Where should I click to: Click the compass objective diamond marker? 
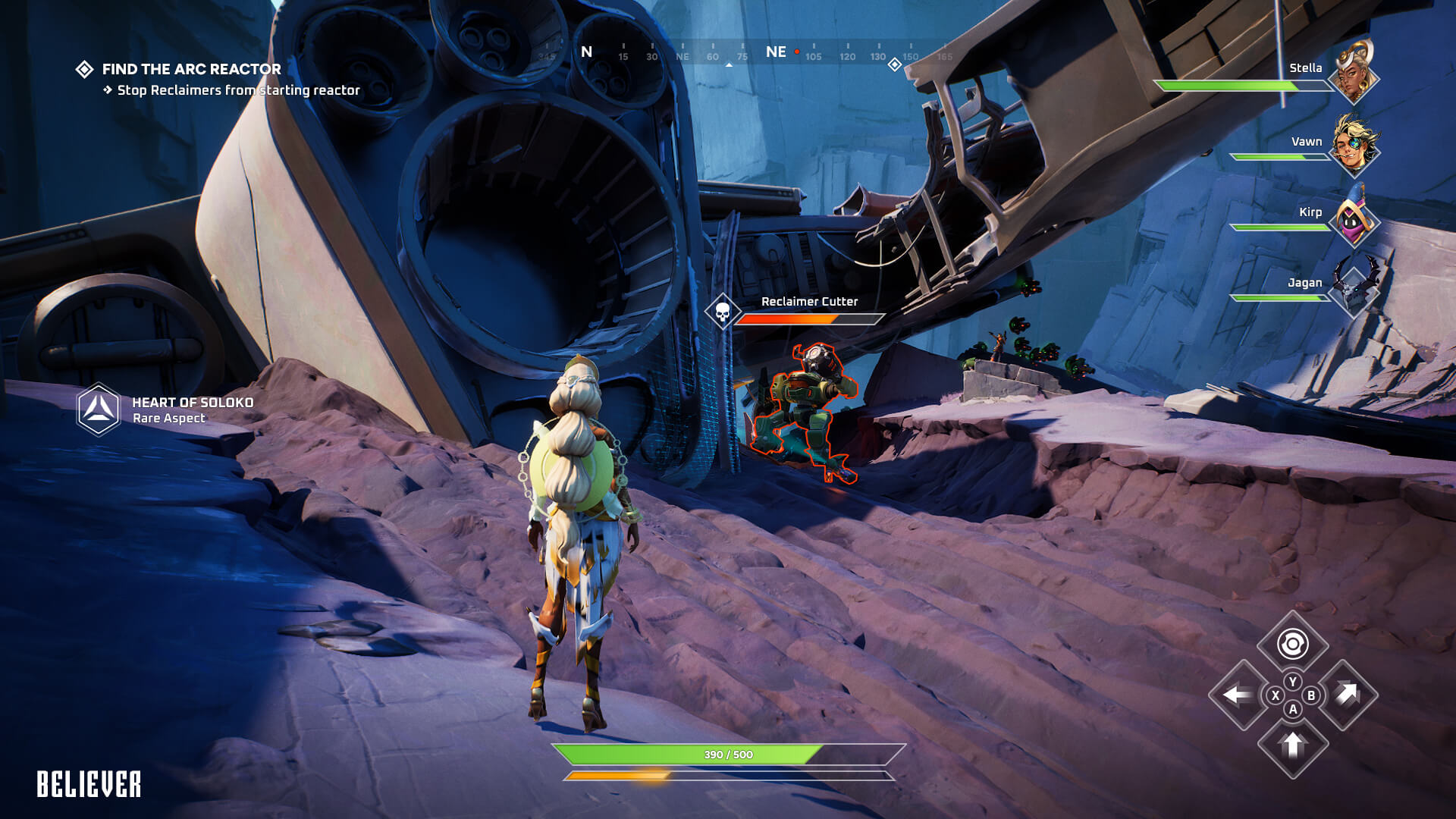(895, 64)
